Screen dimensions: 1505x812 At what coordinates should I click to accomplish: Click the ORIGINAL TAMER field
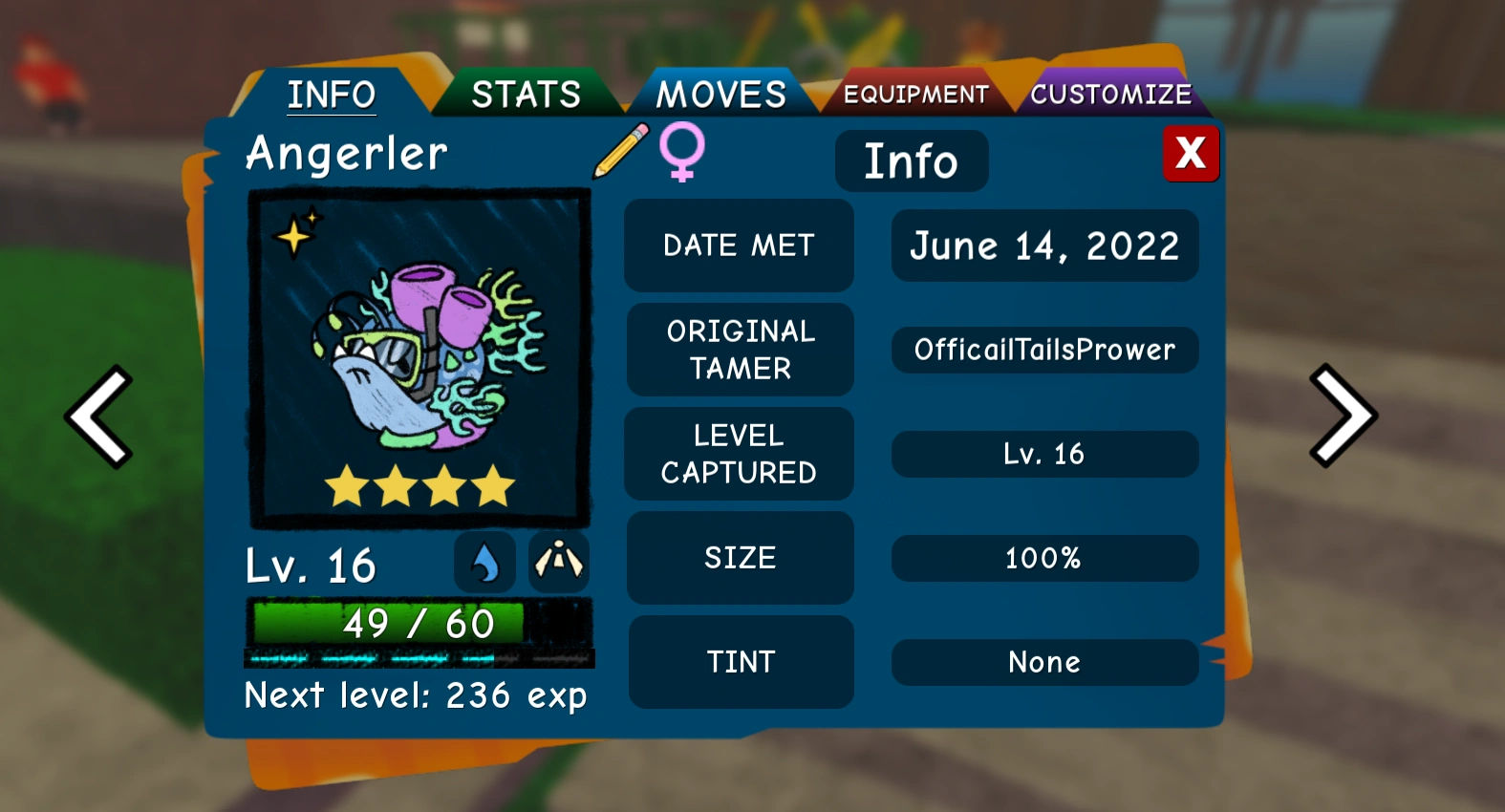tap(739, 350)
